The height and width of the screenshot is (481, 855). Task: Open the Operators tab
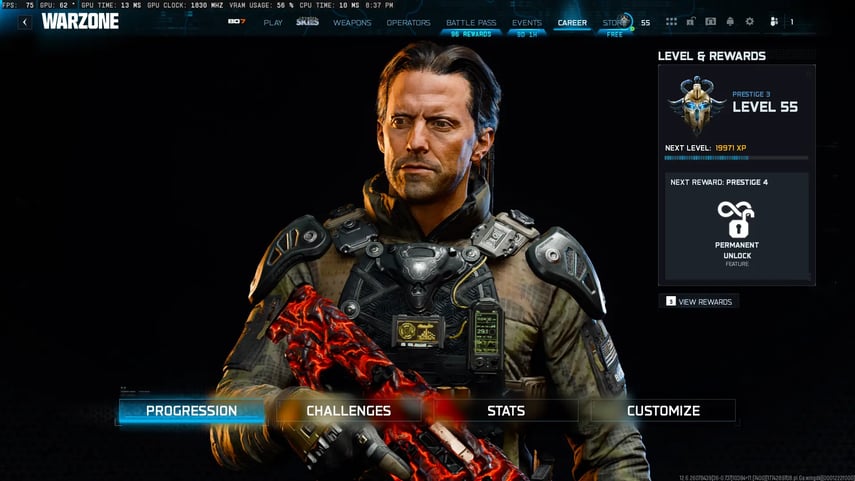[408, 22]
